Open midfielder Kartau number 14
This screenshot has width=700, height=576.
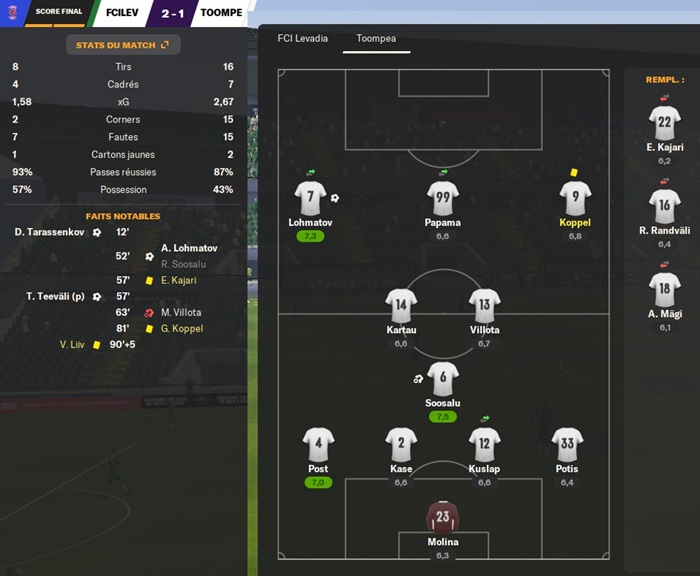pyautogui.click(x=401, y=305)
